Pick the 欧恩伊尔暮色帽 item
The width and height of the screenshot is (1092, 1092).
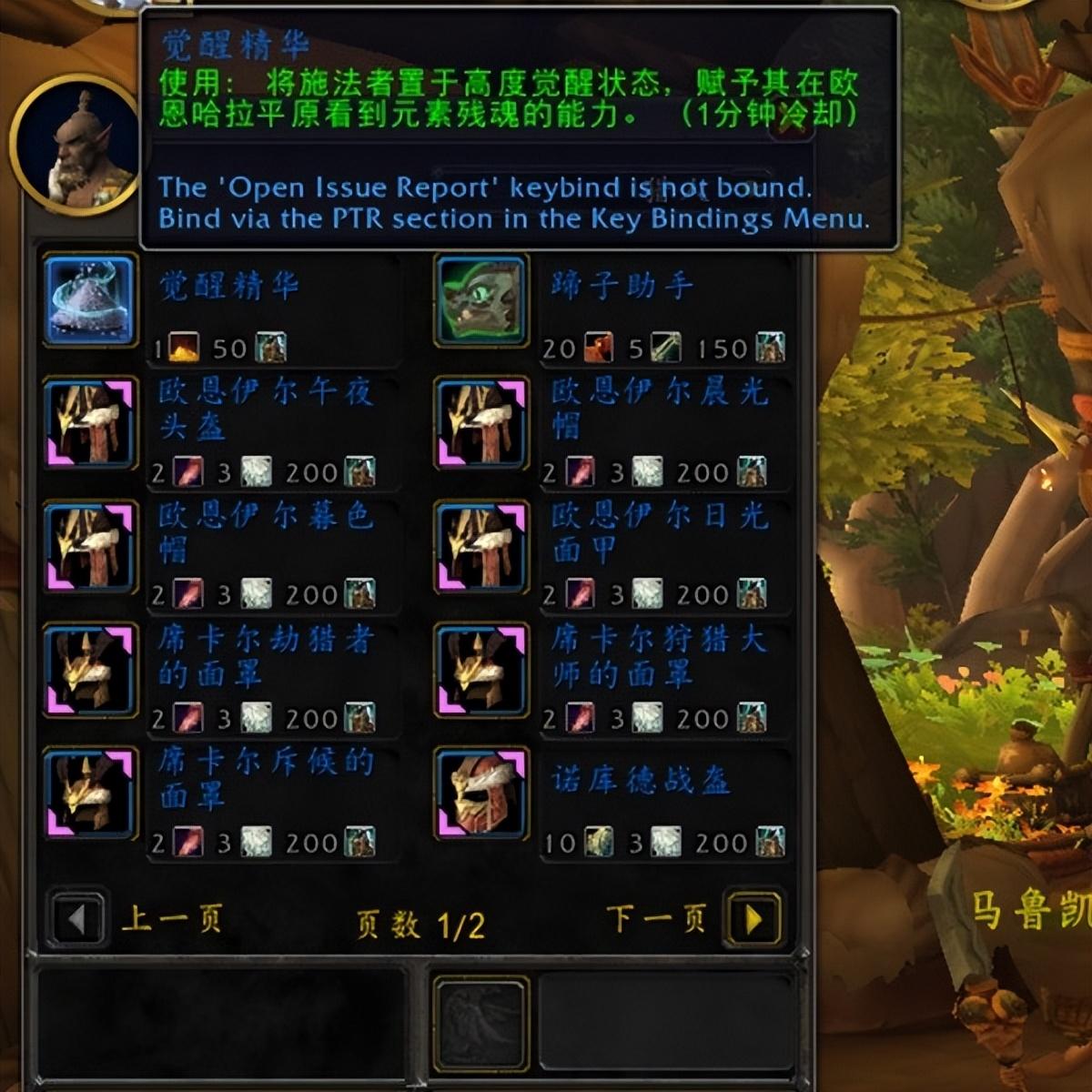pos(90,547)
